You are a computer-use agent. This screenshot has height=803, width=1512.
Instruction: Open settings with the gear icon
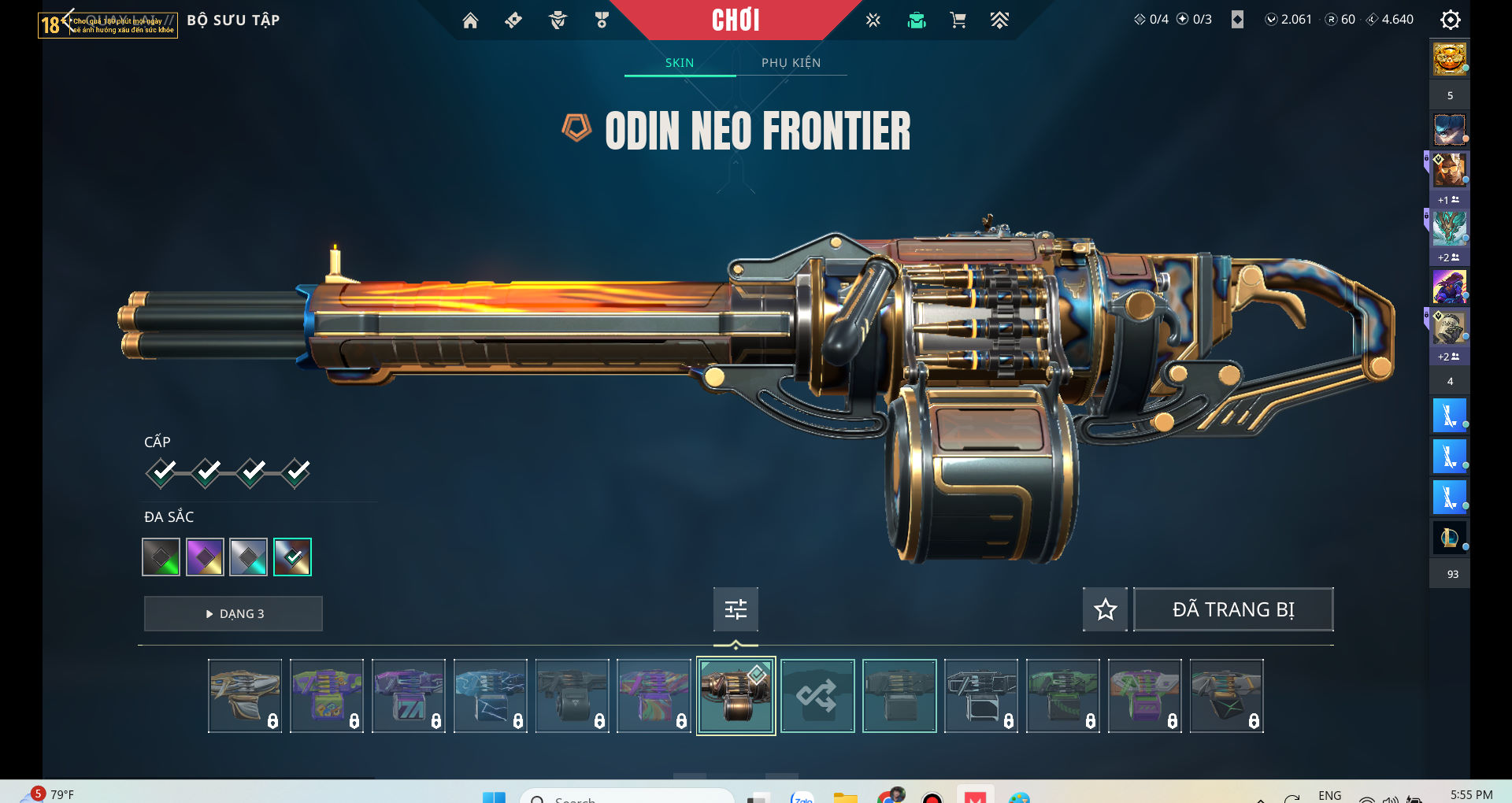pyautogui.click(x=1450, y=20)
